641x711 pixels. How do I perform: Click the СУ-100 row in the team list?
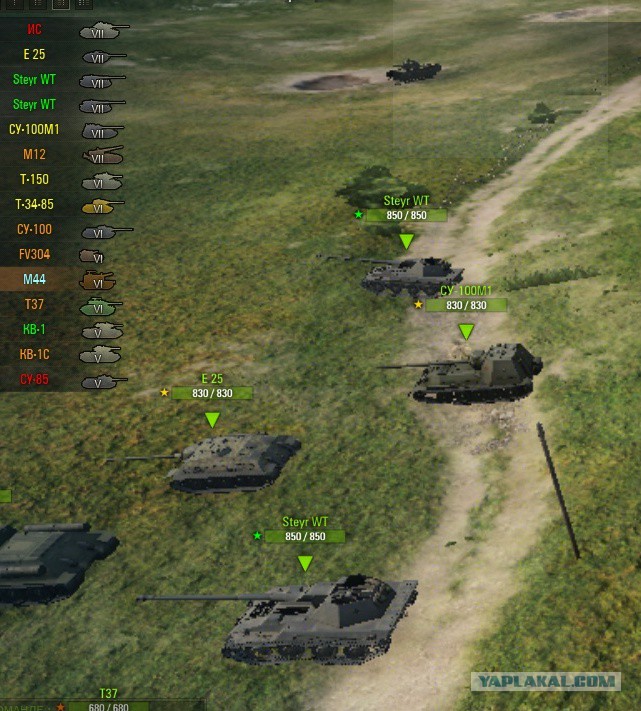tap(35, 230)
